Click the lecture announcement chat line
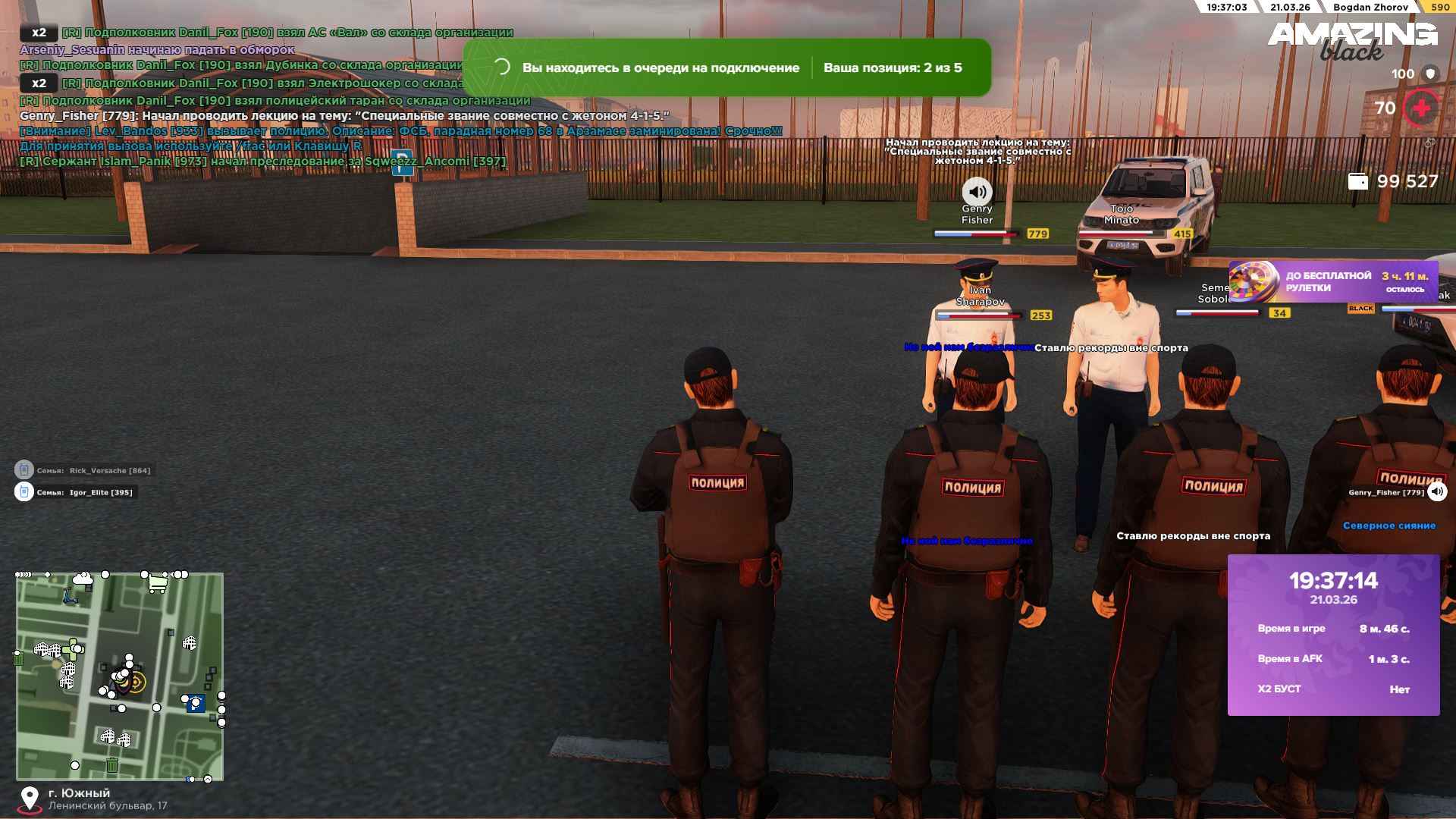This screenshot has width=1456, height=819. click(344, 116)
